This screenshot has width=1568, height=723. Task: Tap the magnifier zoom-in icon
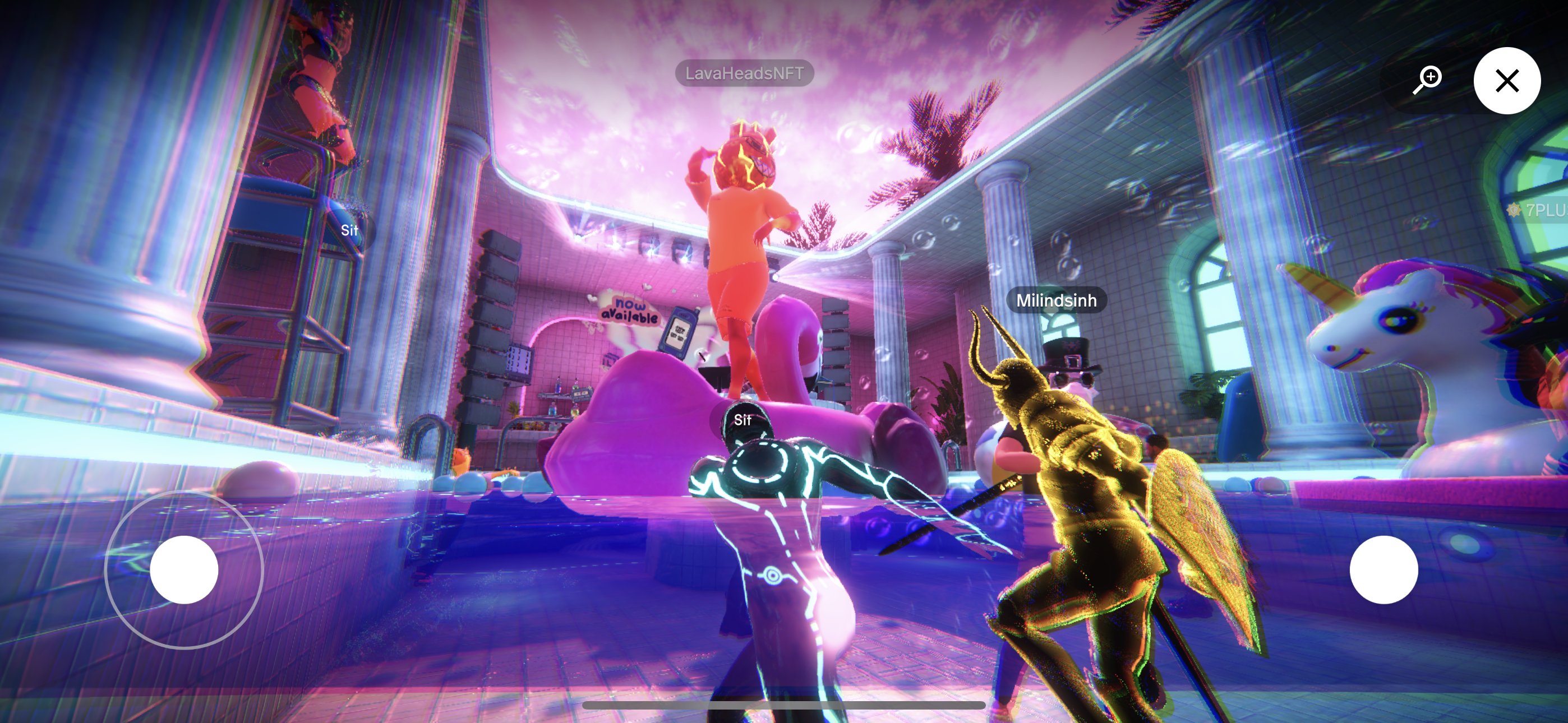pos(1427,79)
